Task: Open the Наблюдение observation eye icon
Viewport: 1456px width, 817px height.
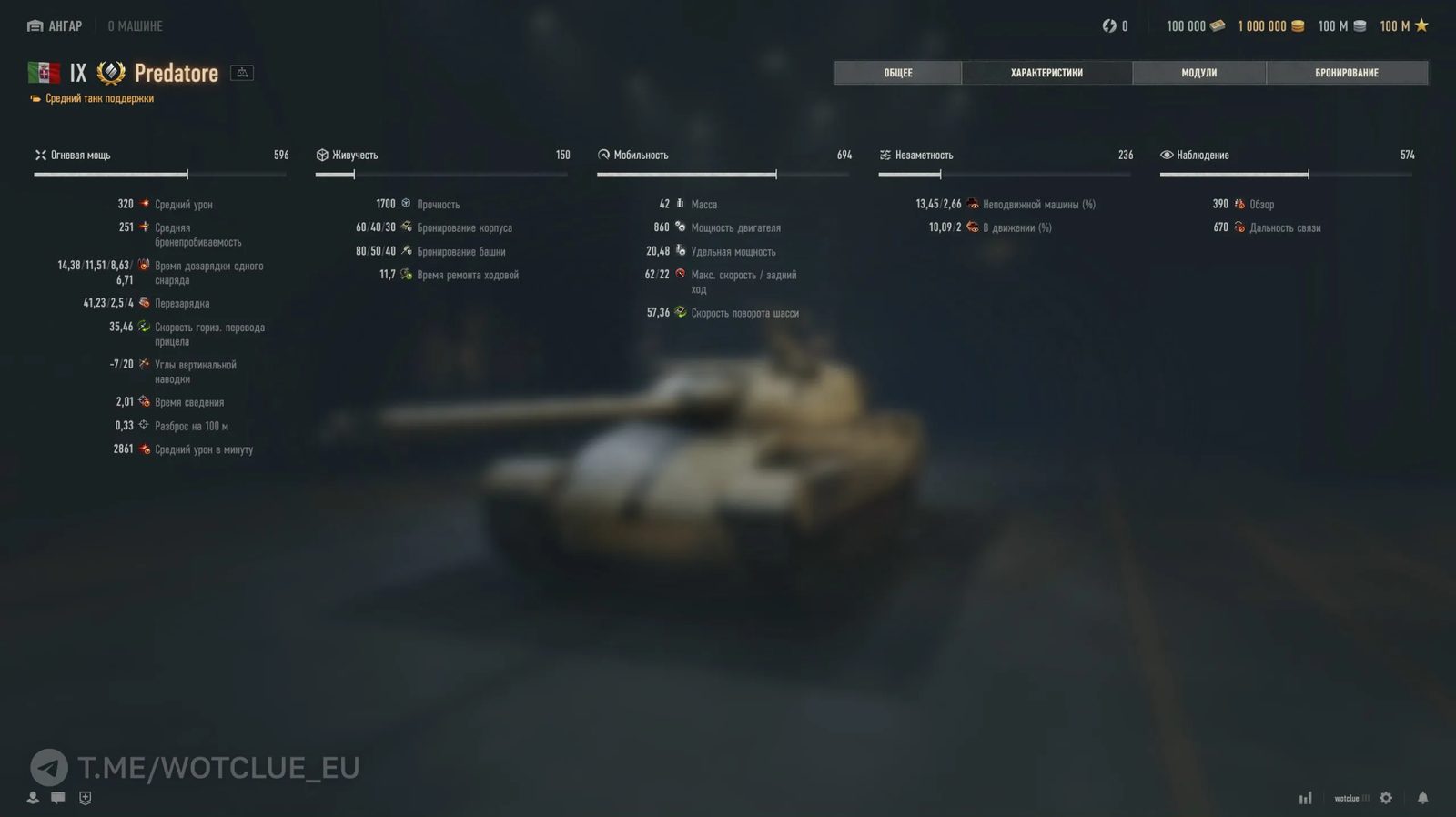Action: [x=1167, y=155]
